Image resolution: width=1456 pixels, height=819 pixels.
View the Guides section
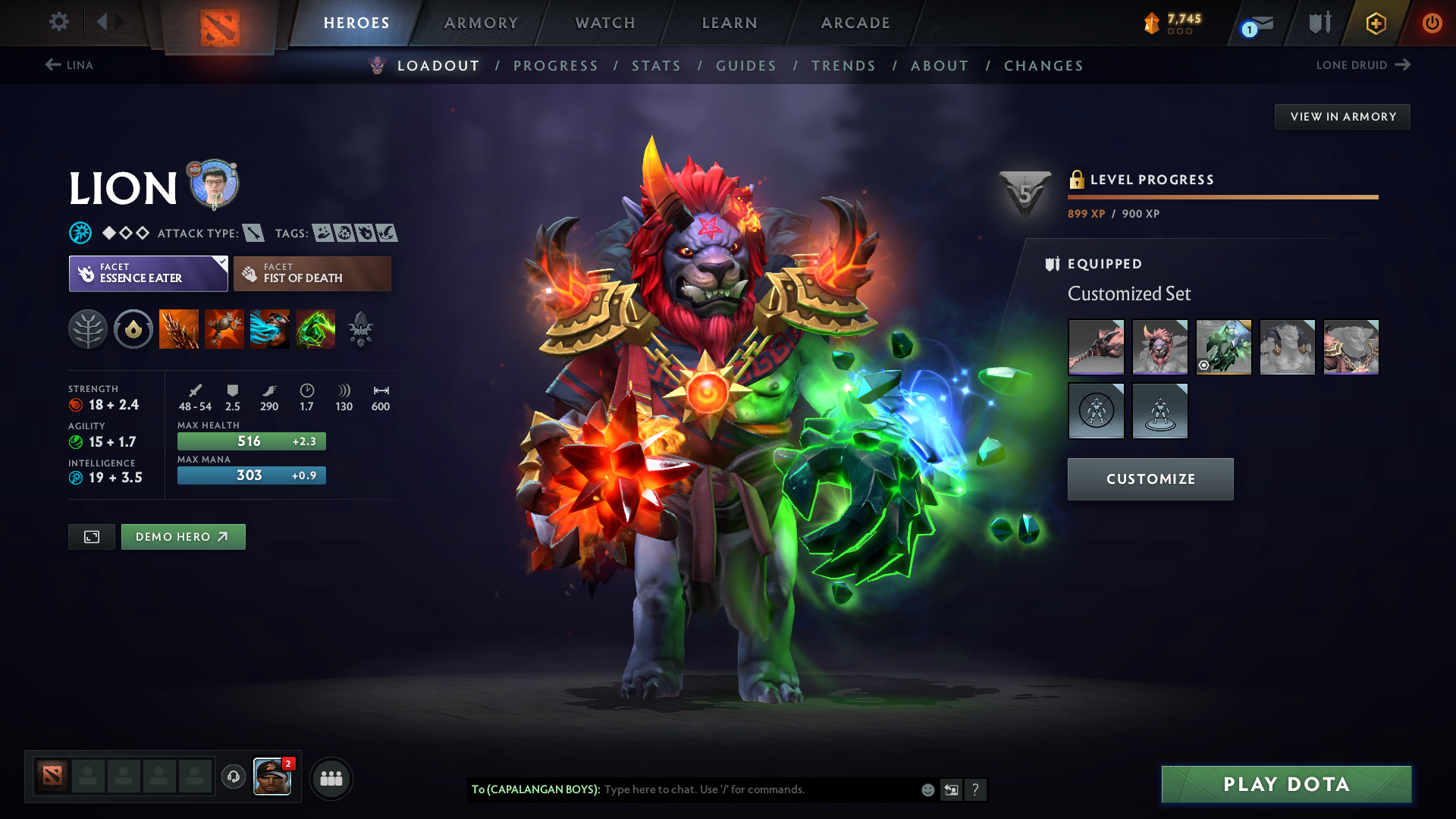click(746, 66)
